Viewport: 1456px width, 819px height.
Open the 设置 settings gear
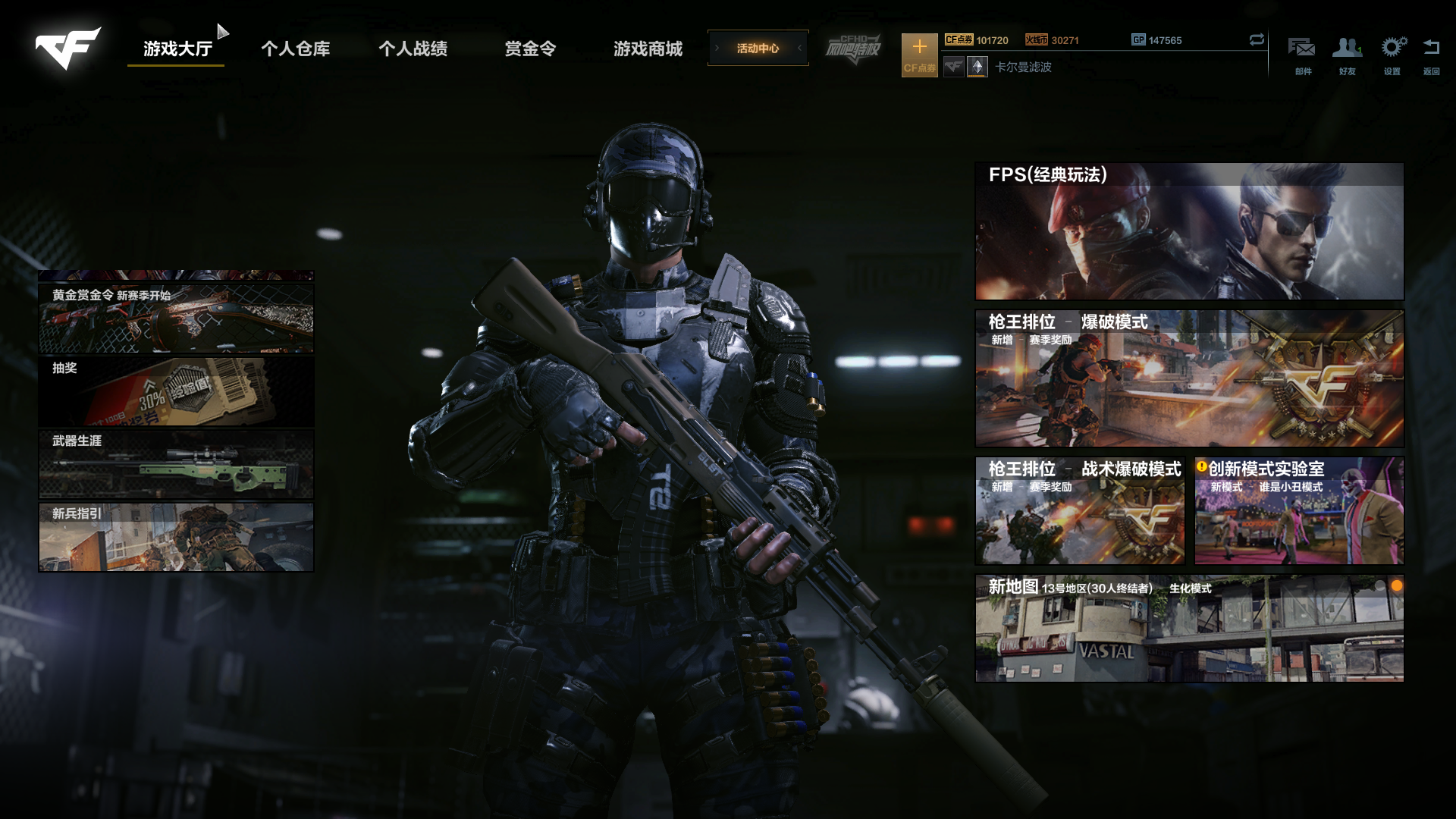coord(1392,55)
